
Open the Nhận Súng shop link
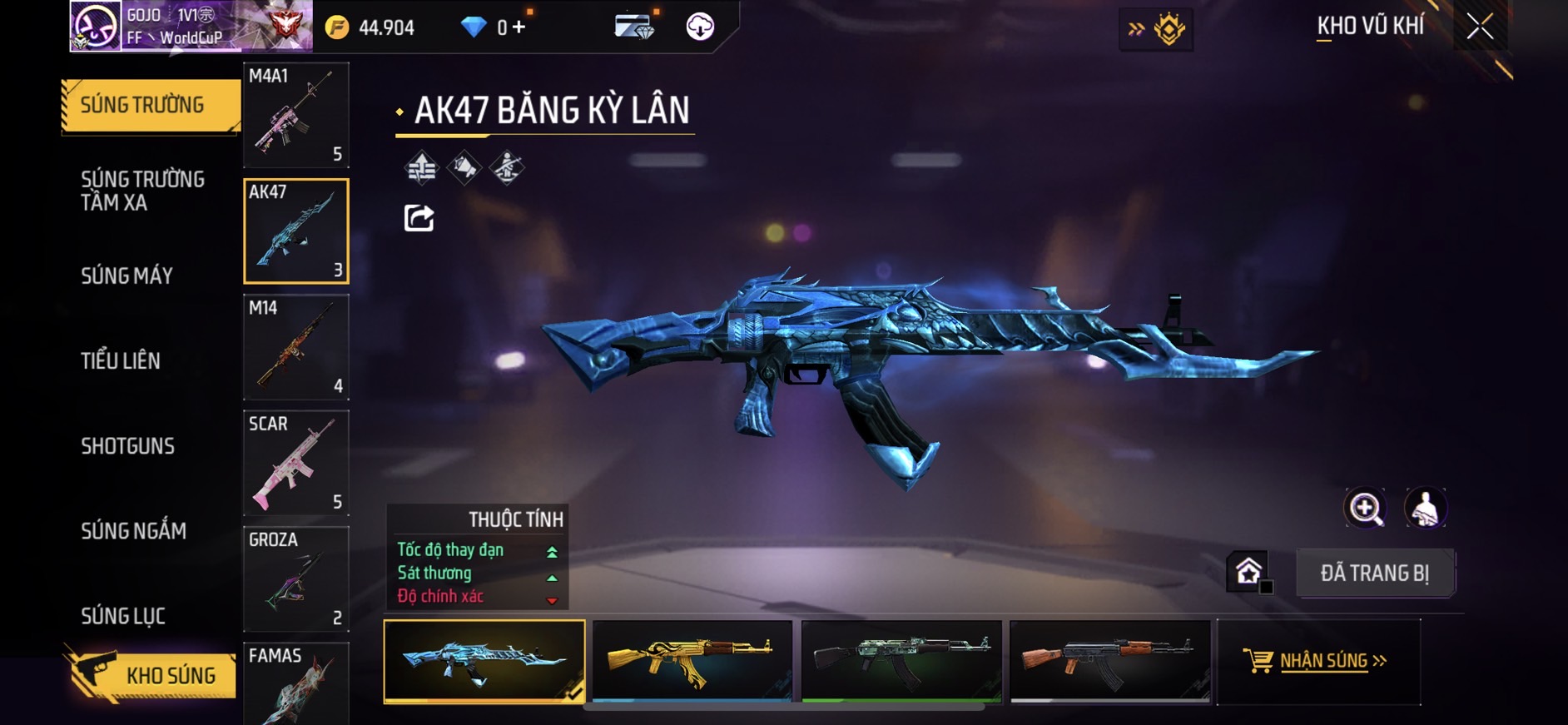1317,661
